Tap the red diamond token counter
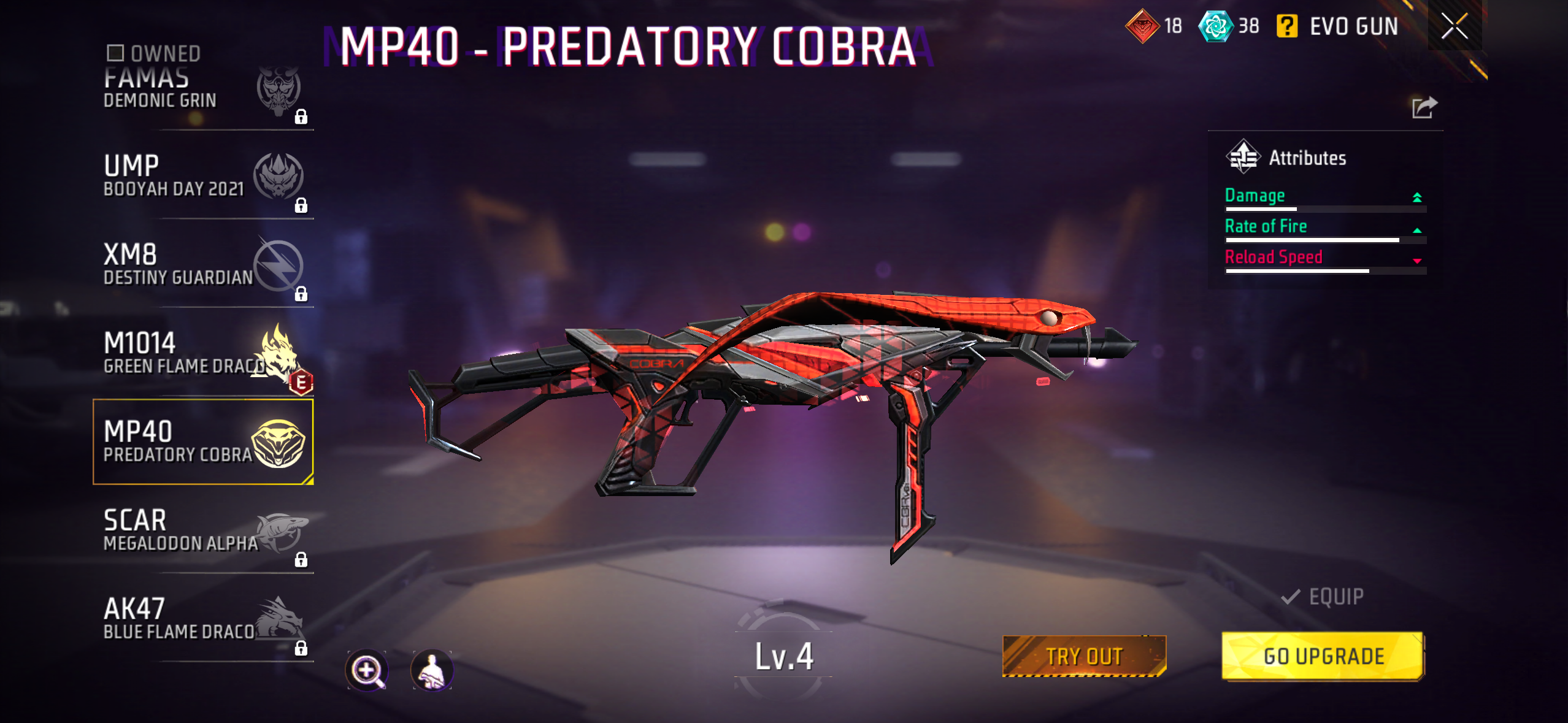 pyautogui.click(x=1153, y=26)
